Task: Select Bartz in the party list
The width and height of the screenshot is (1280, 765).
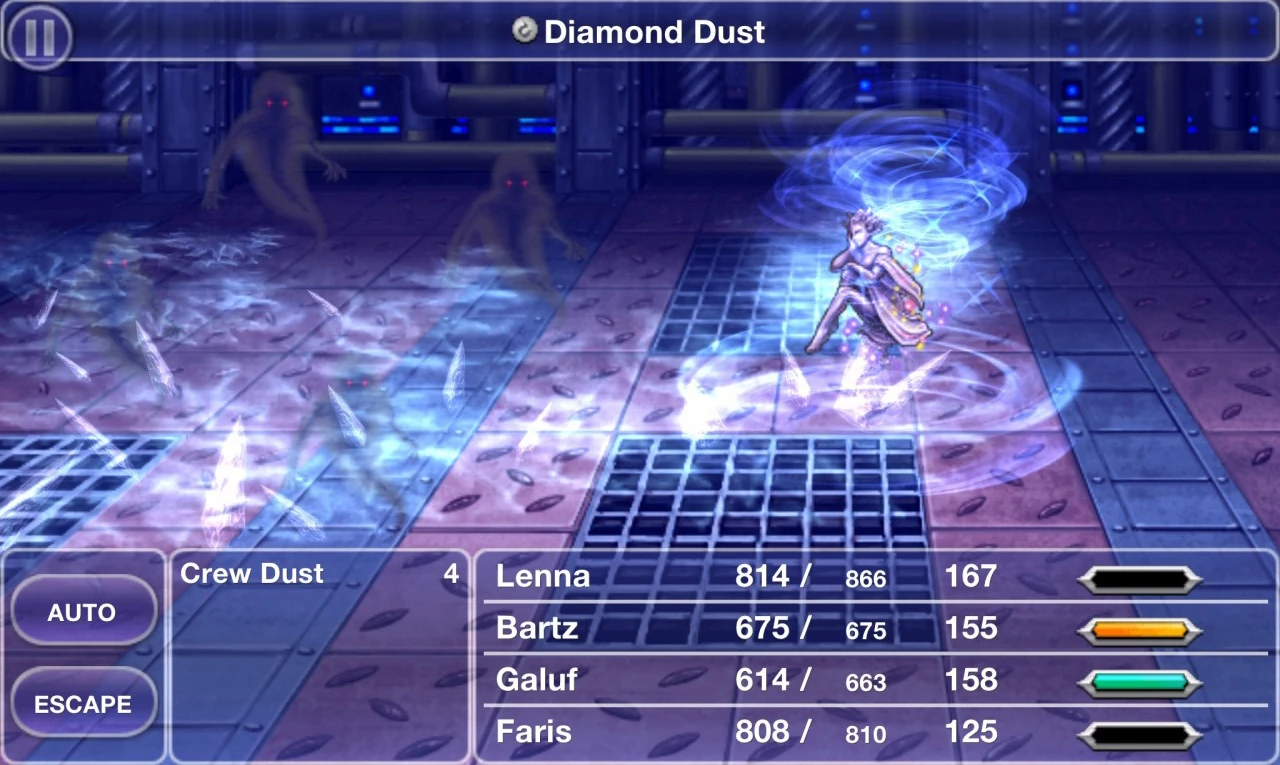Action: coord(540,629)
